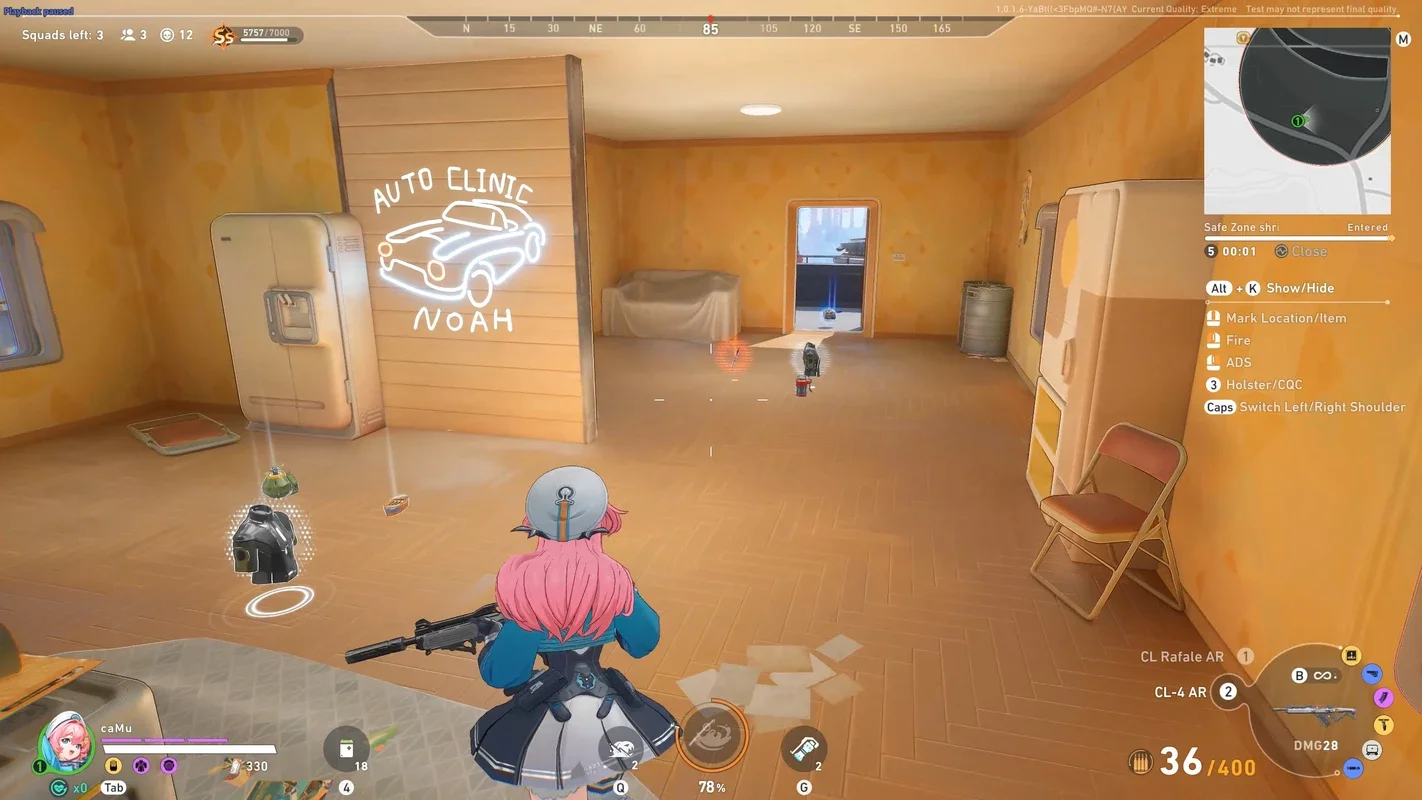Click the ammo type bullets icon
The width and height of the screenshot is (1422, 800).
coord(1140,763)
